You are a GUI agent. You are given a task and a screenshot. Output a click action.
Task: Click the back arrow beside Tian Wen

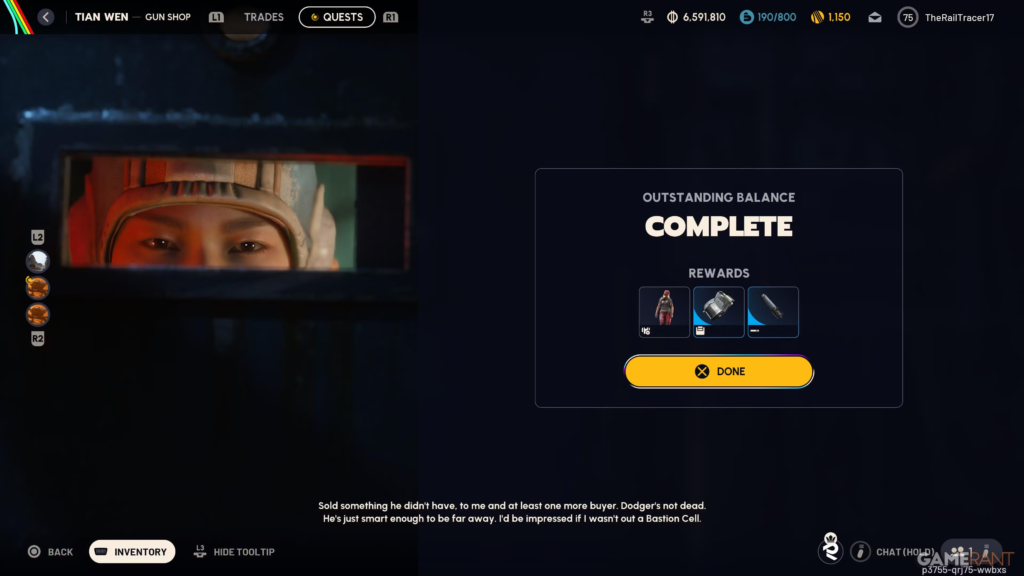[x=46, y=17]
